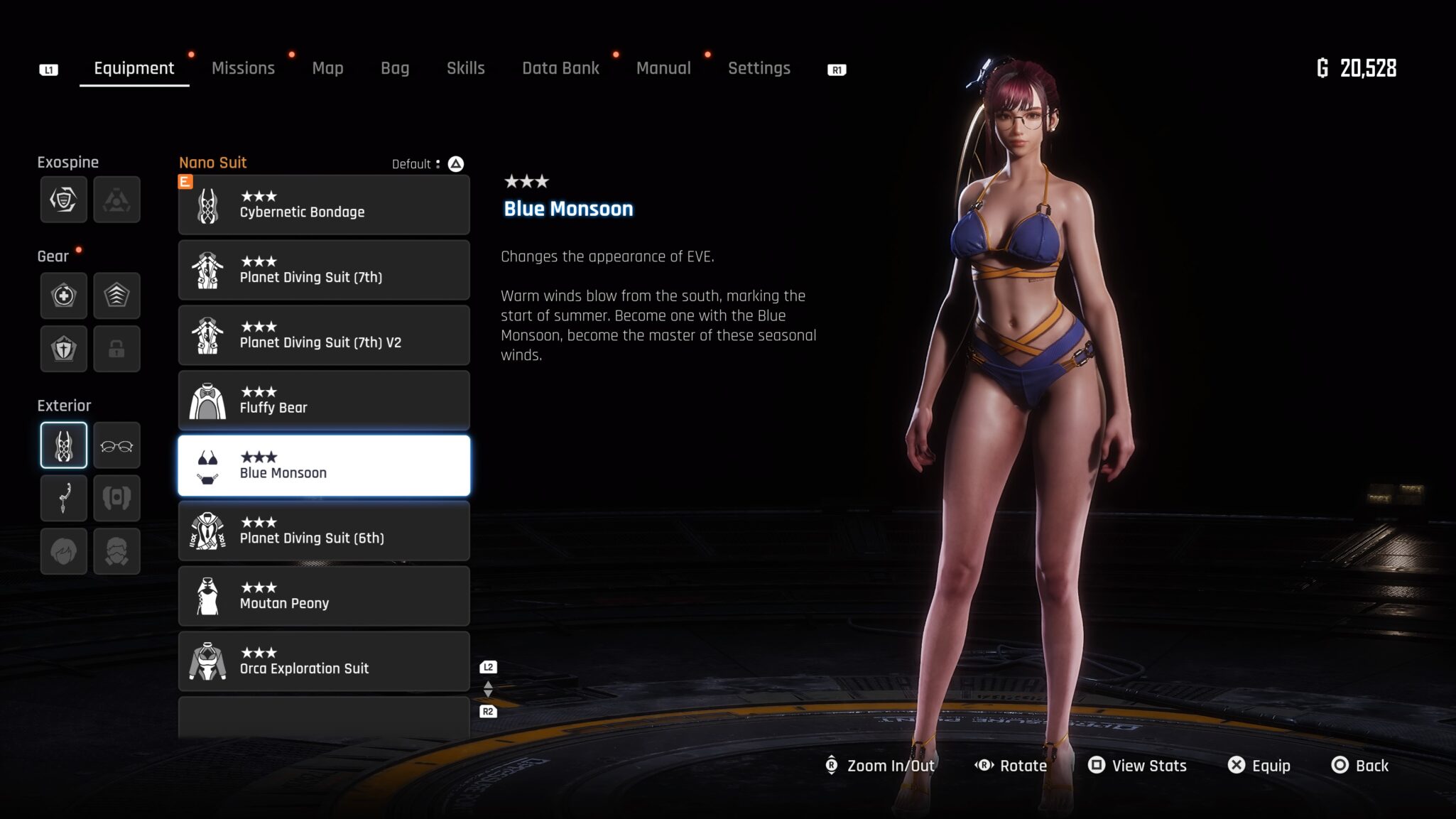The image size is (1456, 819).
Task: Choose the Planet Diving Suit (6th)
Action: [324, 531]
